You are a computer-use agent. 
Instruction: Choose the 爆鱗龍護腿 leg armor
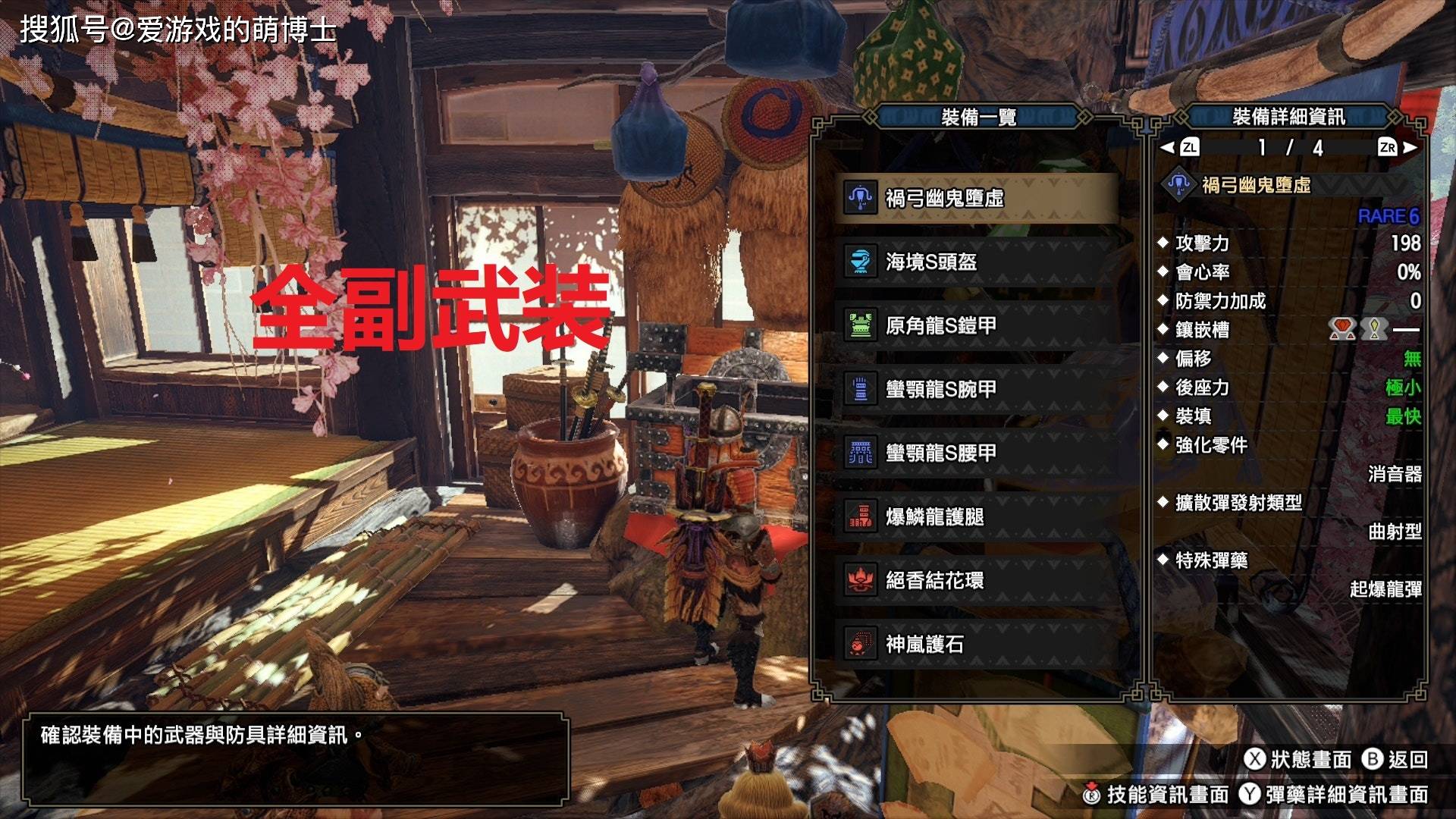978,517
